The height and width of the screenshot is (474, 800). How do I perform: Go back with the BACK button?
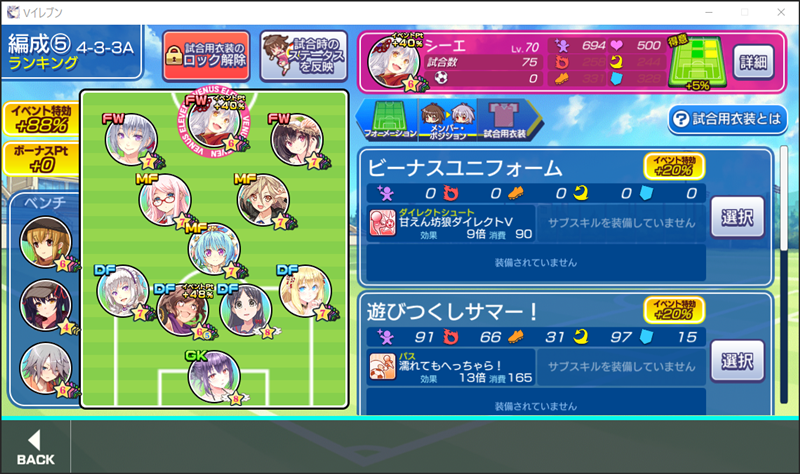point(35,447)
